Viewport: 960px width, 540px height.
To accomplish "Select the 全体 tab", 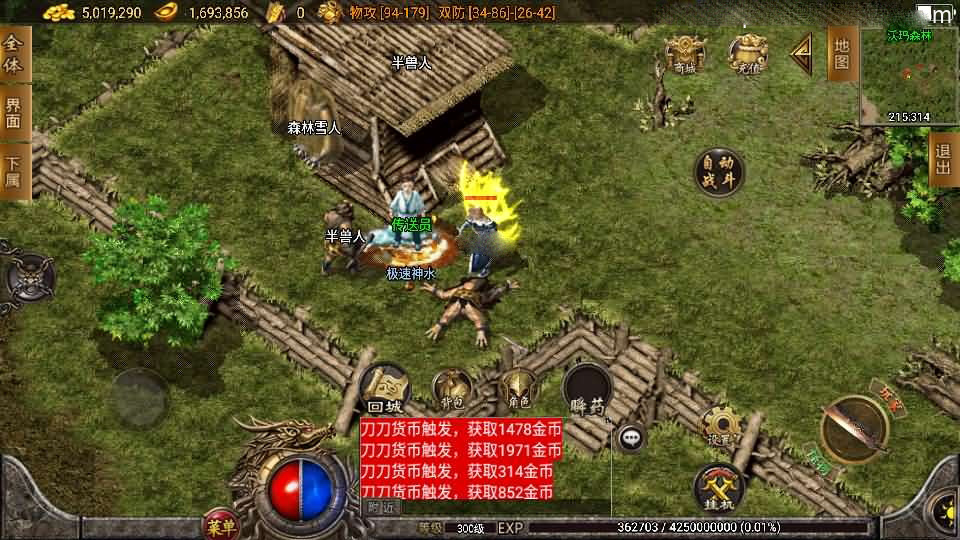I will (14, 55).
